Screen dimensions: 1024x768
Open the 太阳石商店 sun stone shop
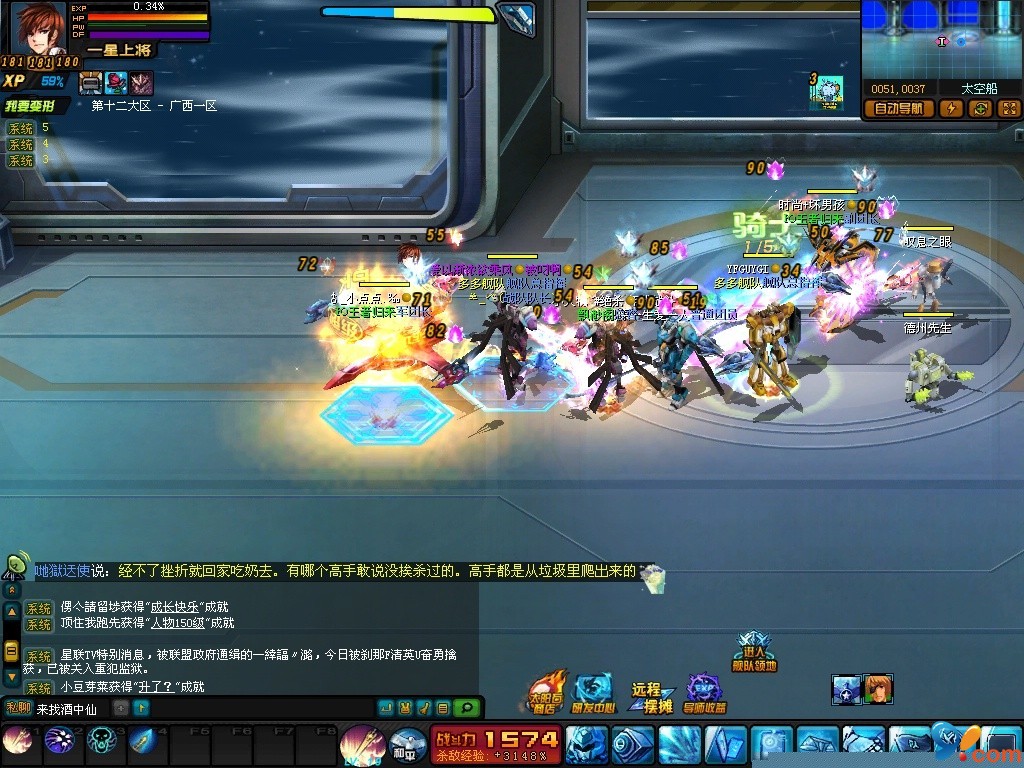click(x=545, y=692)
